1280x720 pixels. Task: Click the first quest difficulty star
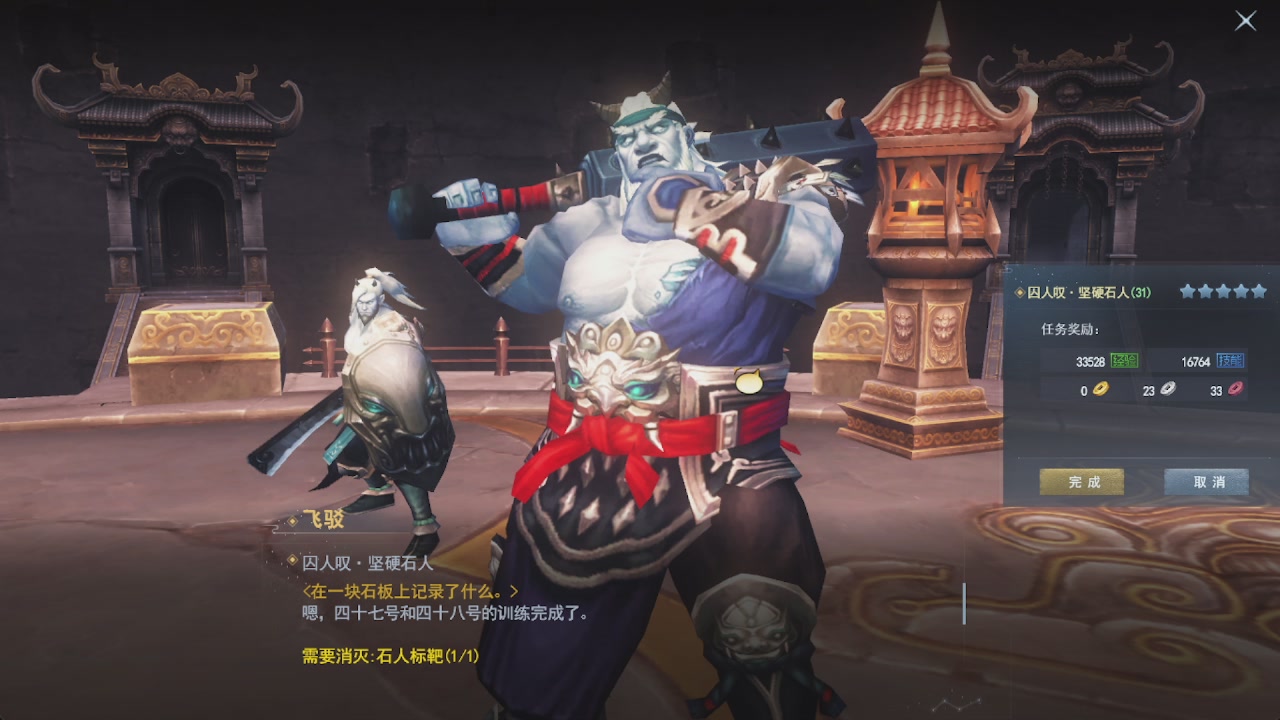1187,292
